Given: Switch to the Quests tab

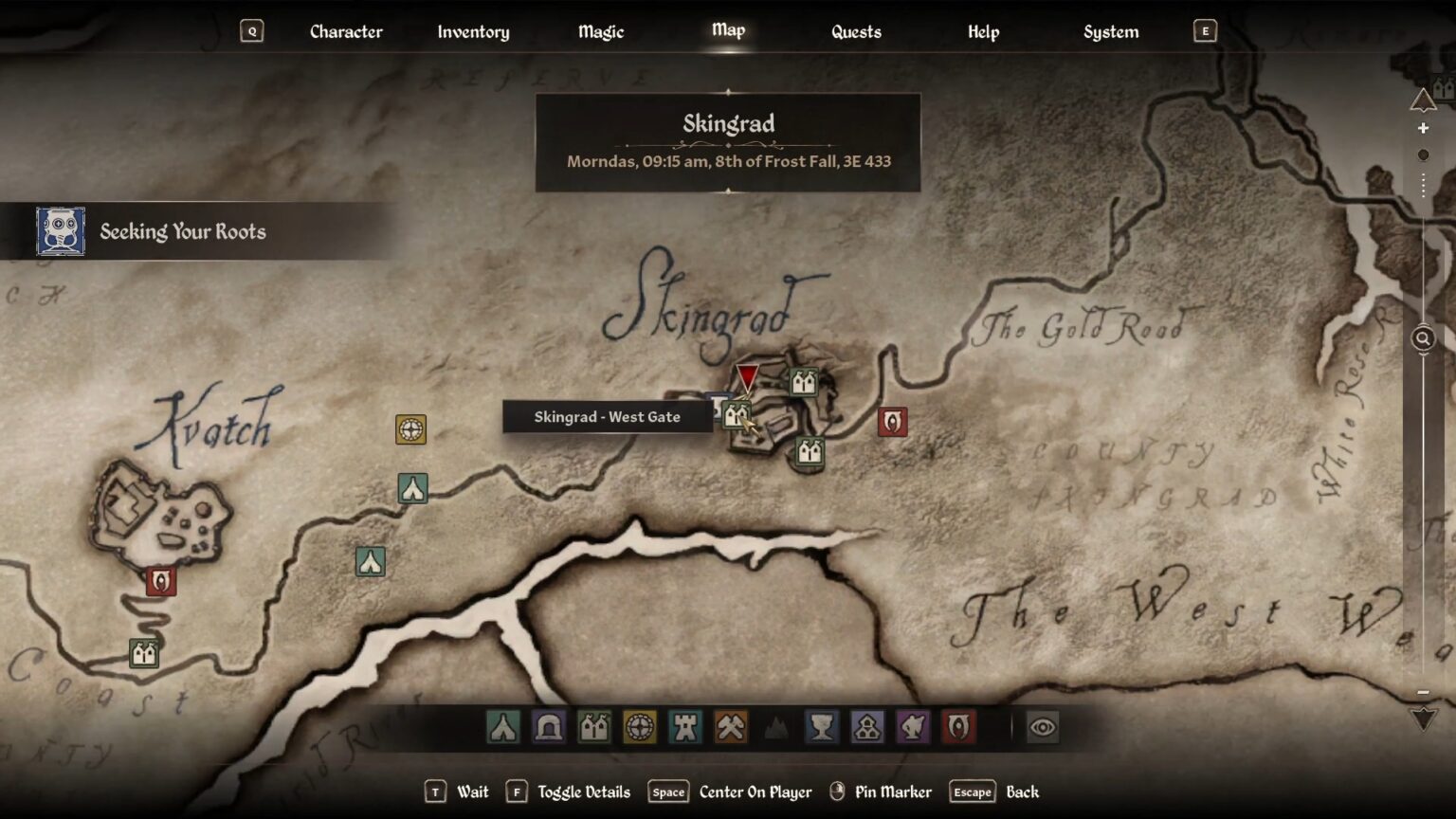Looking at the screenshot, I should [855, 31].
